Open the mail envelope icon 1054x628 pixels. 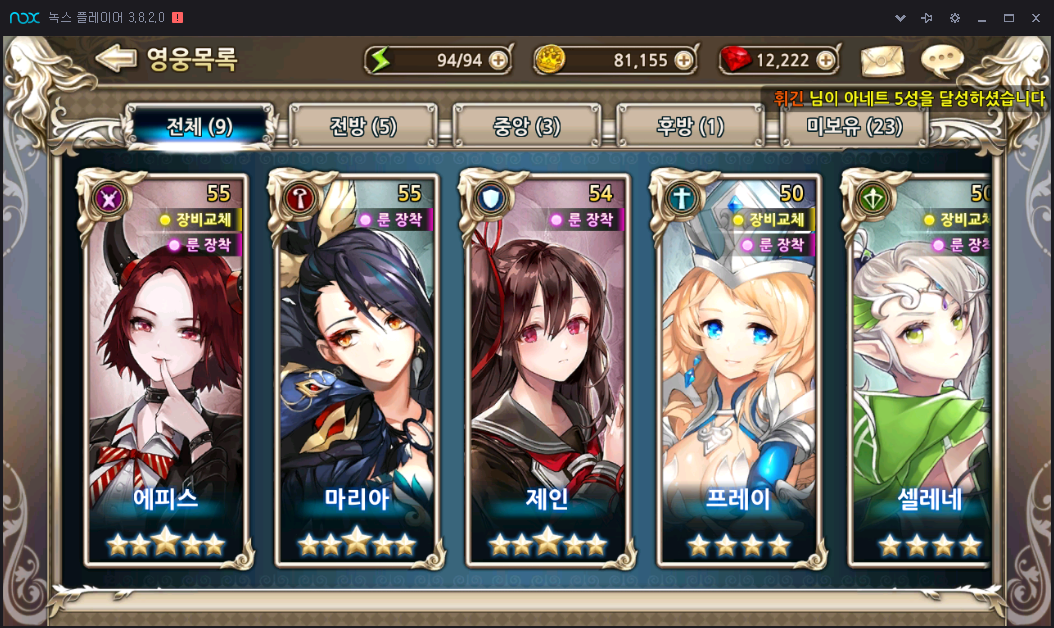pos(882,60)
